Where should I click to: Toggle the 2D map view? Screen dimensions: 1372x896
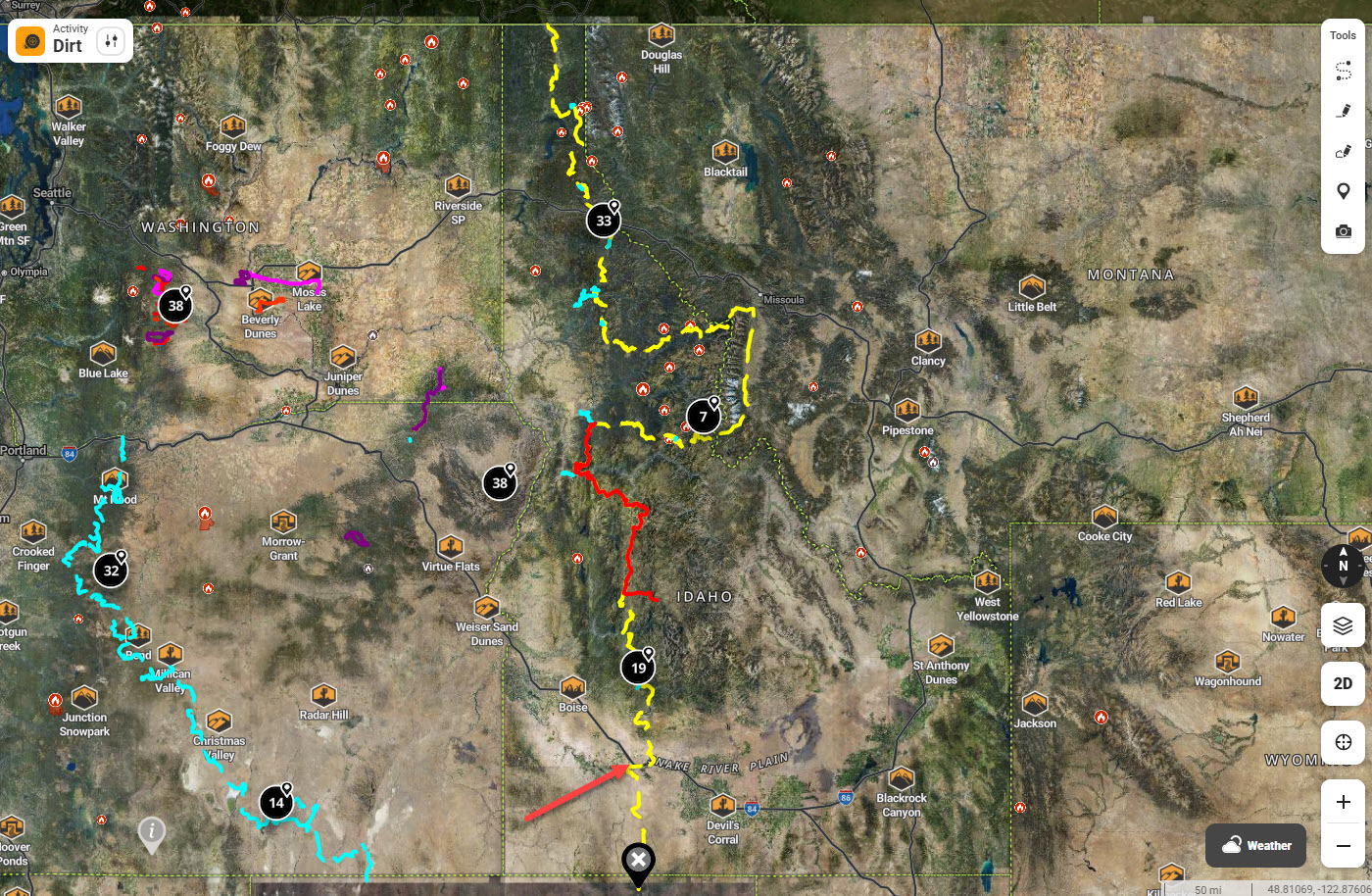[x=1342, y=684]
